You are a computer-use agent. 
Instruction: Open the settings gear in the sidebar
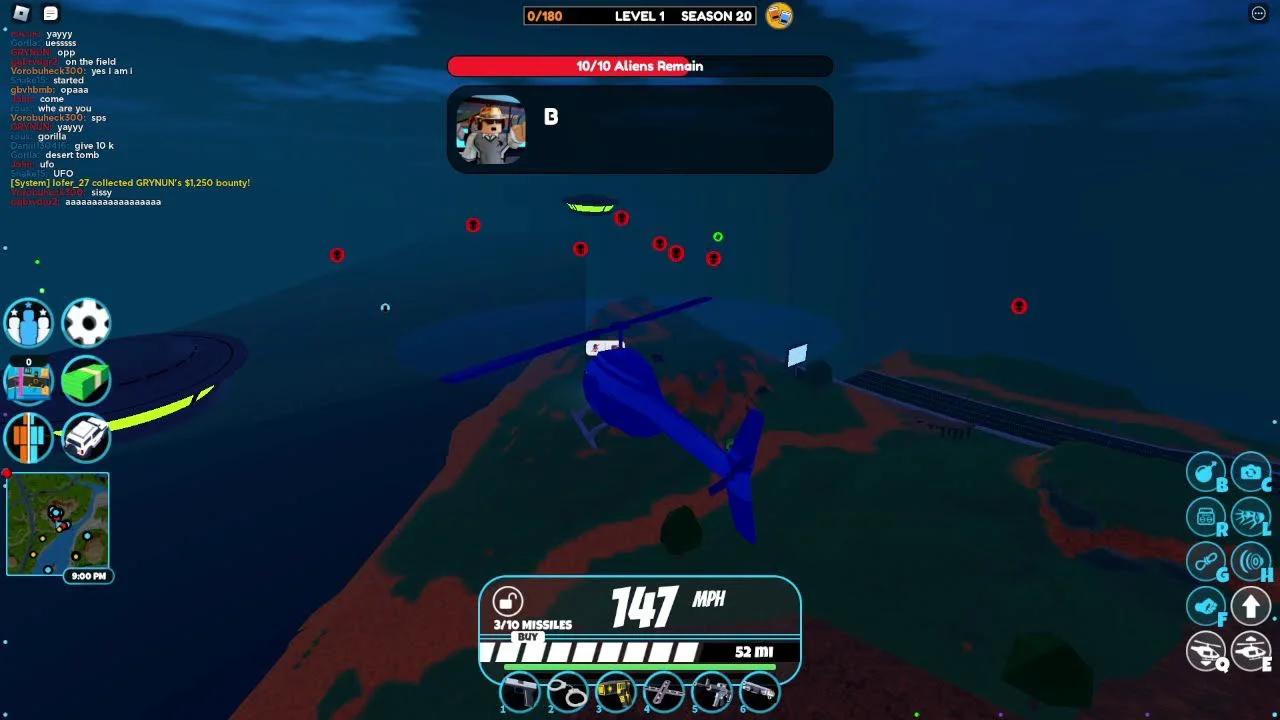86,322
